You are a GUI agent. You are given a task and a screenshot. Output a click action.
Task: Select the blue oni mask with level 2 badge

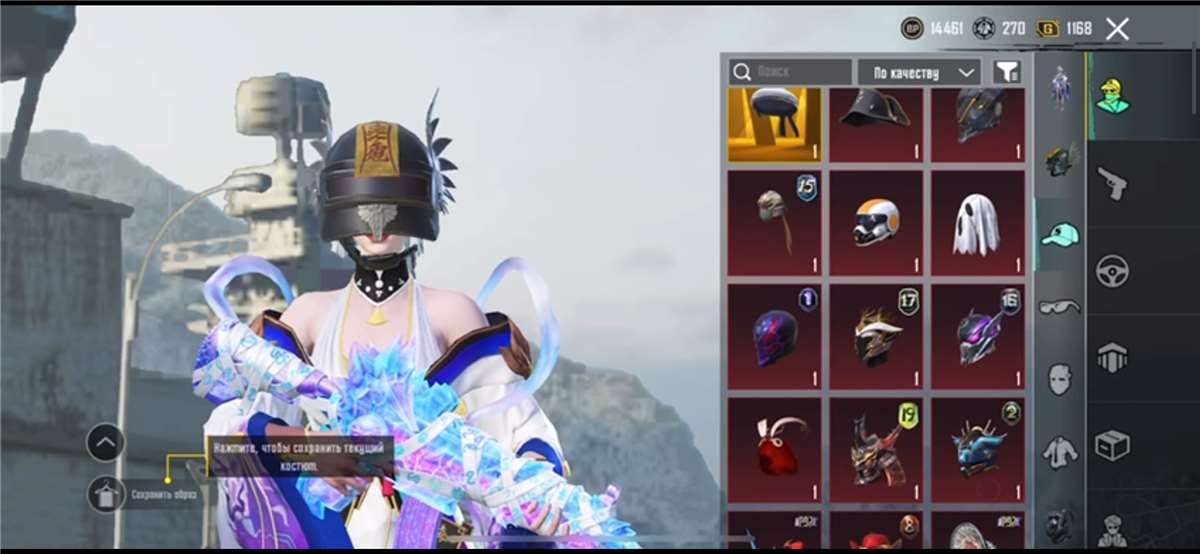pyautogui.click(x=977, y=449)
